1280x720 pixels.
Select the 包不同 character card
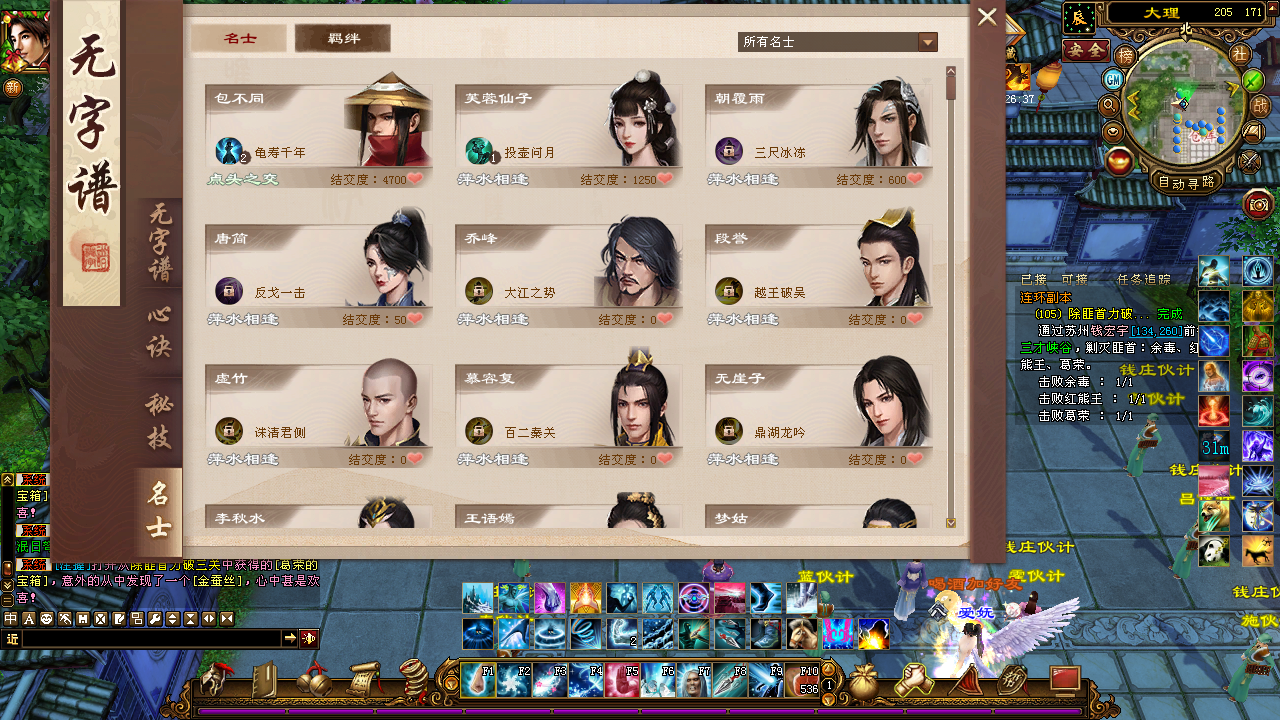pos(319,130)
